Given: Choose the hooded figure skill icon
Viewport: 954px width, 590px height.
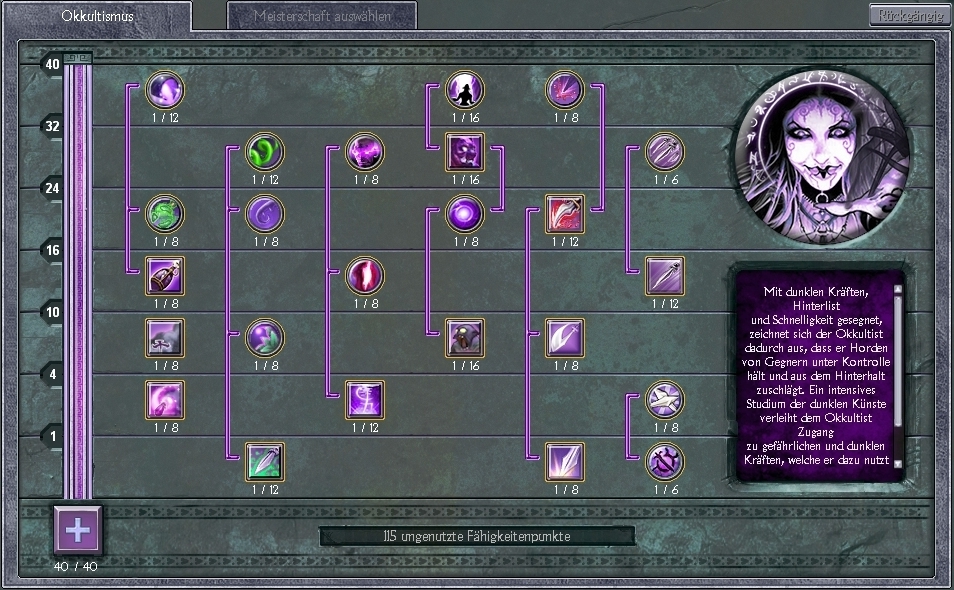Looking at the screenshot, I should (x=465, y=339).
